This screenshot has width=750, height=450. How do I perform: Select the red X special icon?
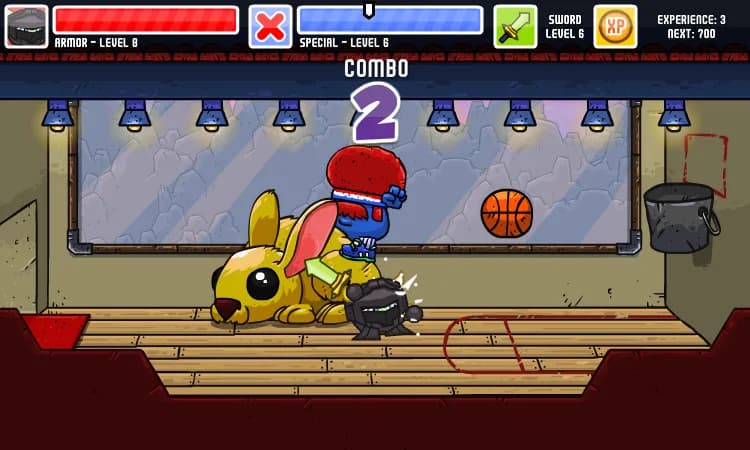pos(270,26)
